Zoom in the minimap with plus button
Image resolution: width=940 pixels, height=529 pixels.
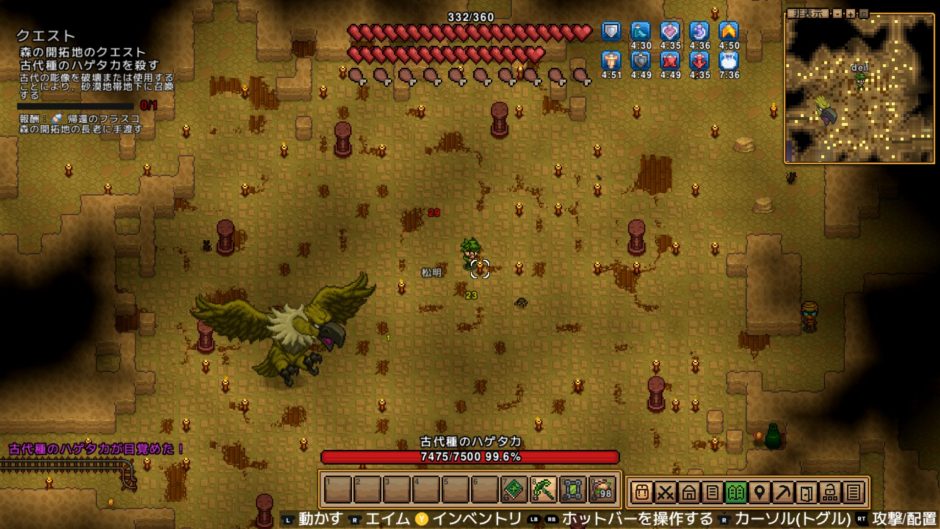pos(851,15)
